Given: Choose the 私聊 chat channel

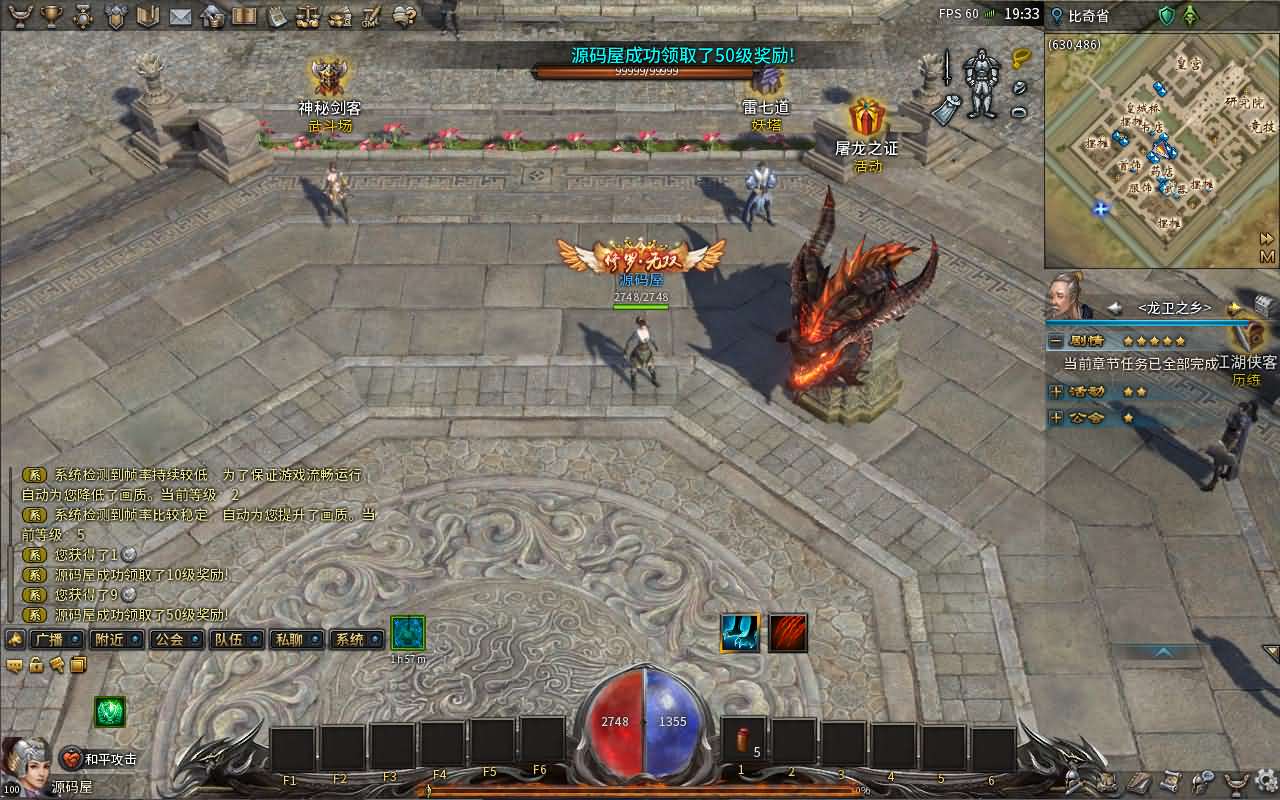Looking at the screenshot, I should point(296,640).
